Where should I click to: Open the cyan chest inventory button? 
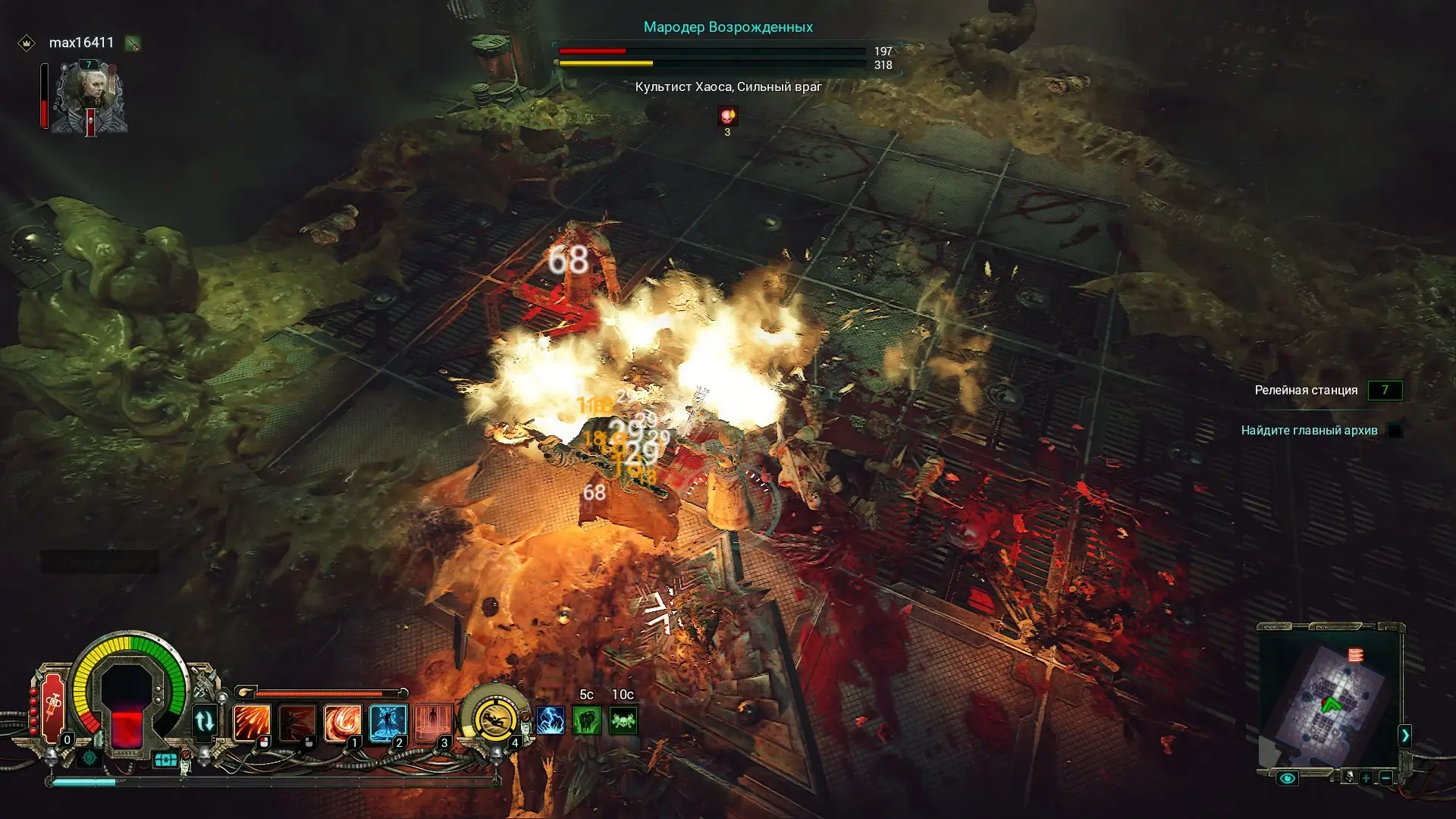(x=165, y=759)
